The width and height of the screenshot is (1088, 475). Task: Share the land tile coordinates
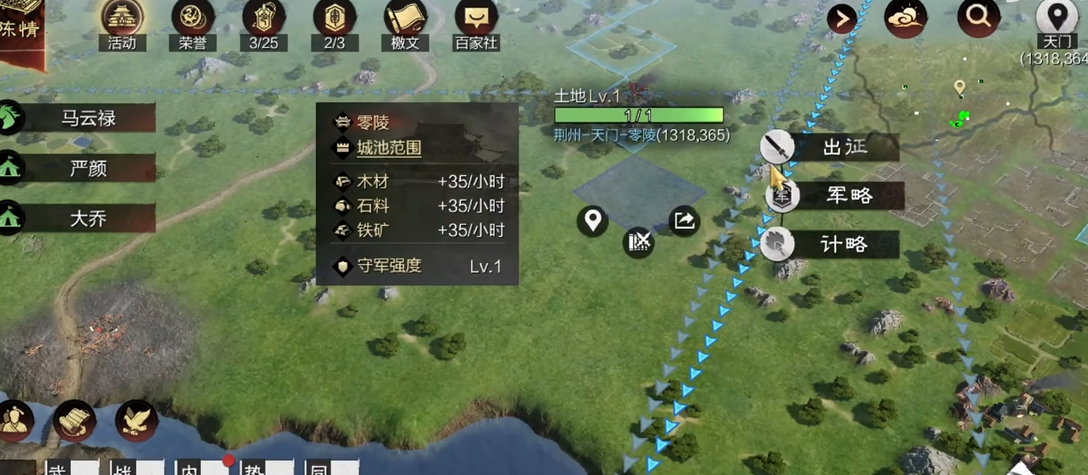pos(684,220)
